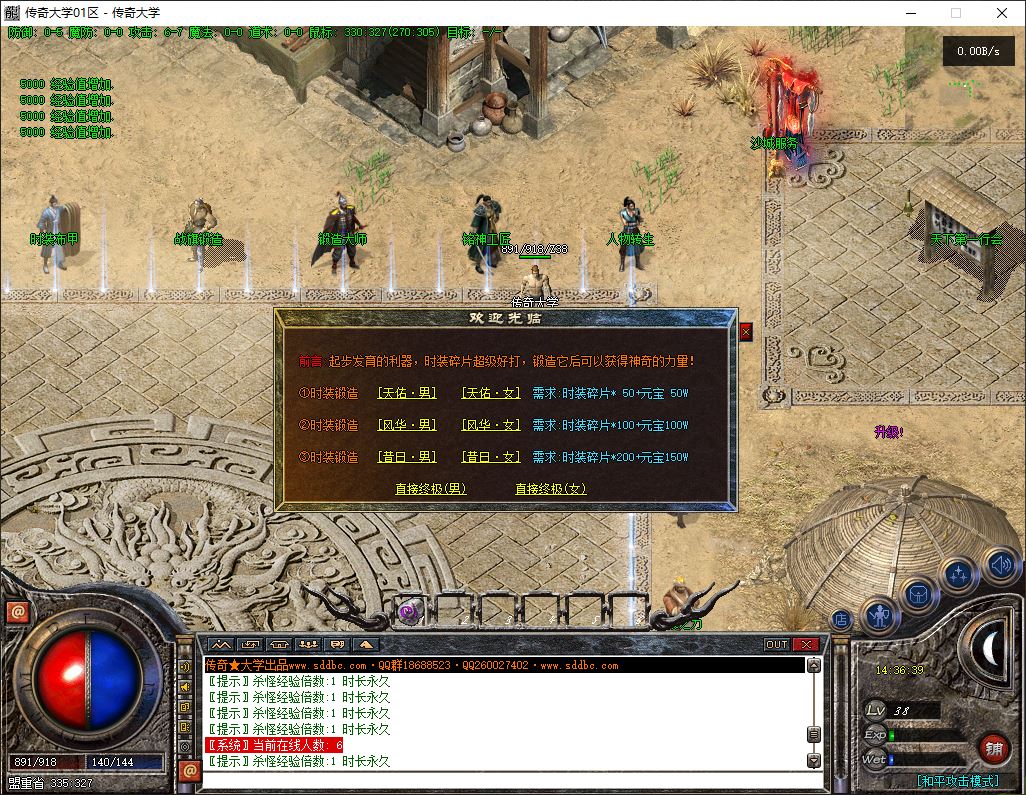Maximize the game window
1026x795 pixels.
[x=955, y=13]
